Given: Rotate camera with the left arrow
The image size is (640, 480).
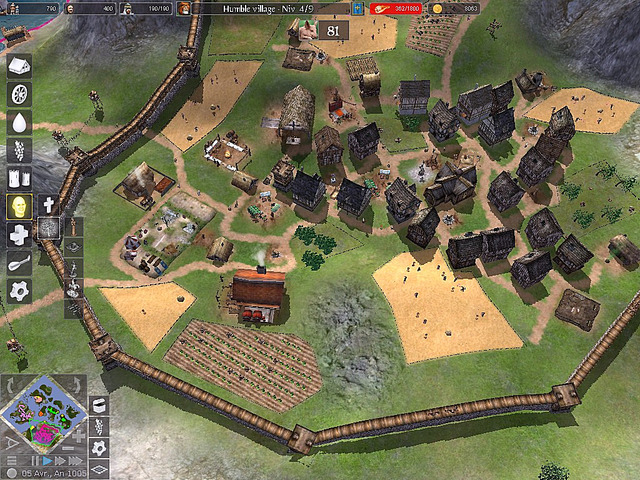Looking at the screenshot, I should (10, 385).
